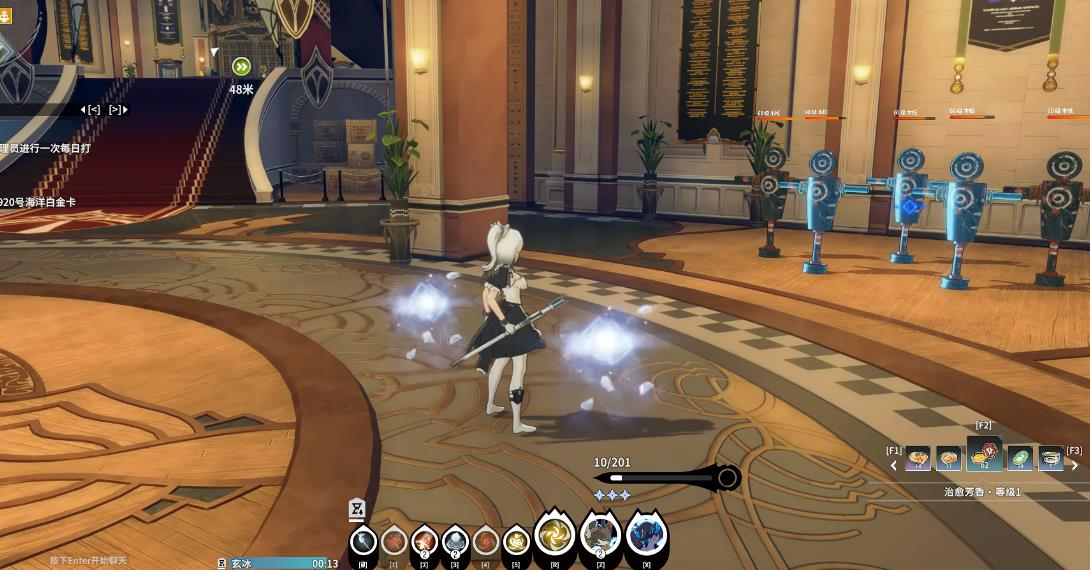Screen dimensions: 1090x570
Task: Choose the silver ring item slot
Action: (1050, 458)
